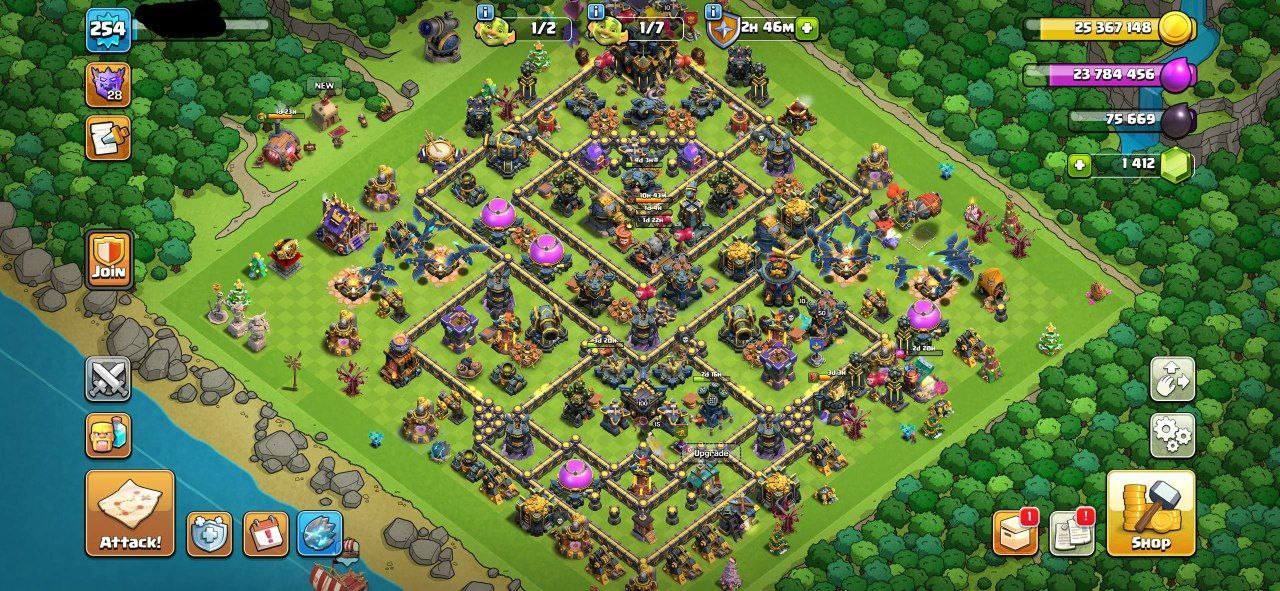View the level 254 player profile badge
Image resolution: width=1280 pixels, height=591 pixels.
coord(107,28)
